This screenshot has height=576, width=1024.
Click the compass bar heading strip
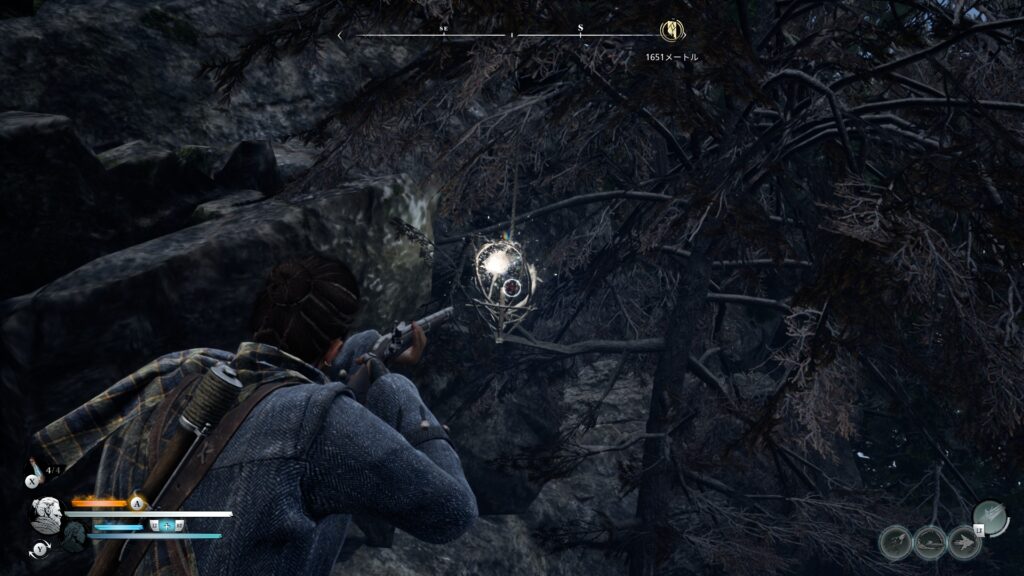tap(500, 35)
